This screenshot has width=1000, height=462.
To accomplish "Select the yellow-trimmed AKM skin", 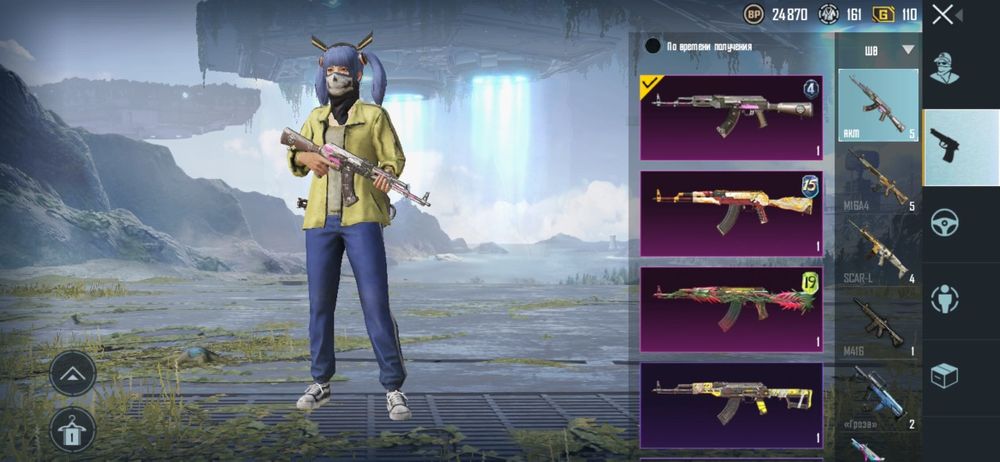I will (731, 402).
